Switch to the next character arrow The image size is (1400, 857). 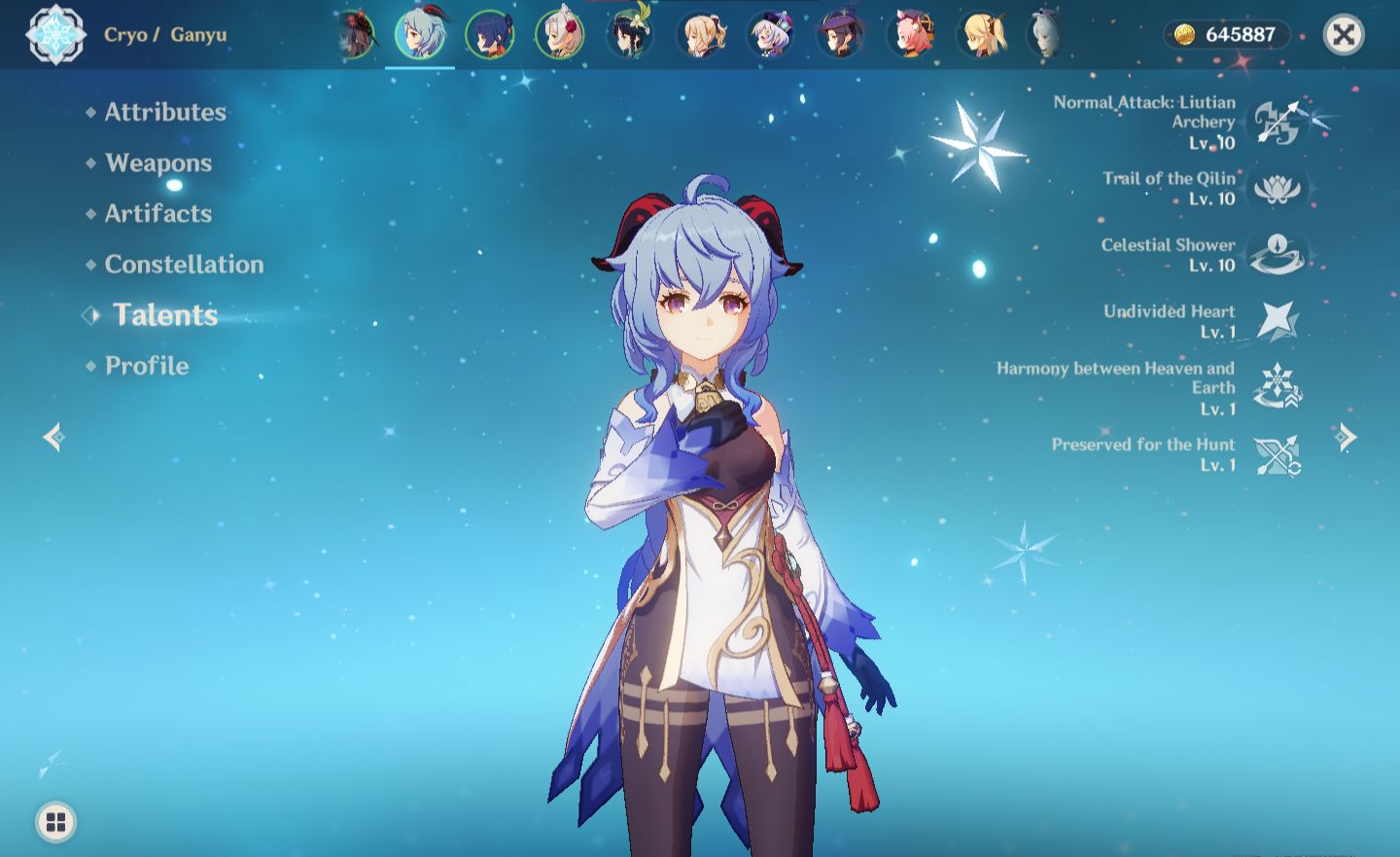pyautogui.click(x=1347, y=437)
